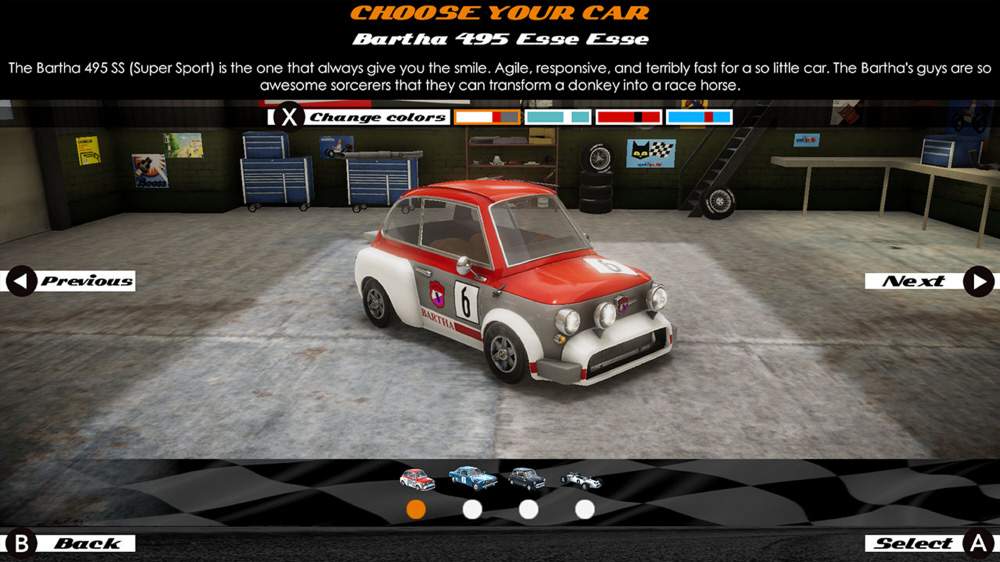
Task: Click the Change colors label
Action: click(377, 117)
